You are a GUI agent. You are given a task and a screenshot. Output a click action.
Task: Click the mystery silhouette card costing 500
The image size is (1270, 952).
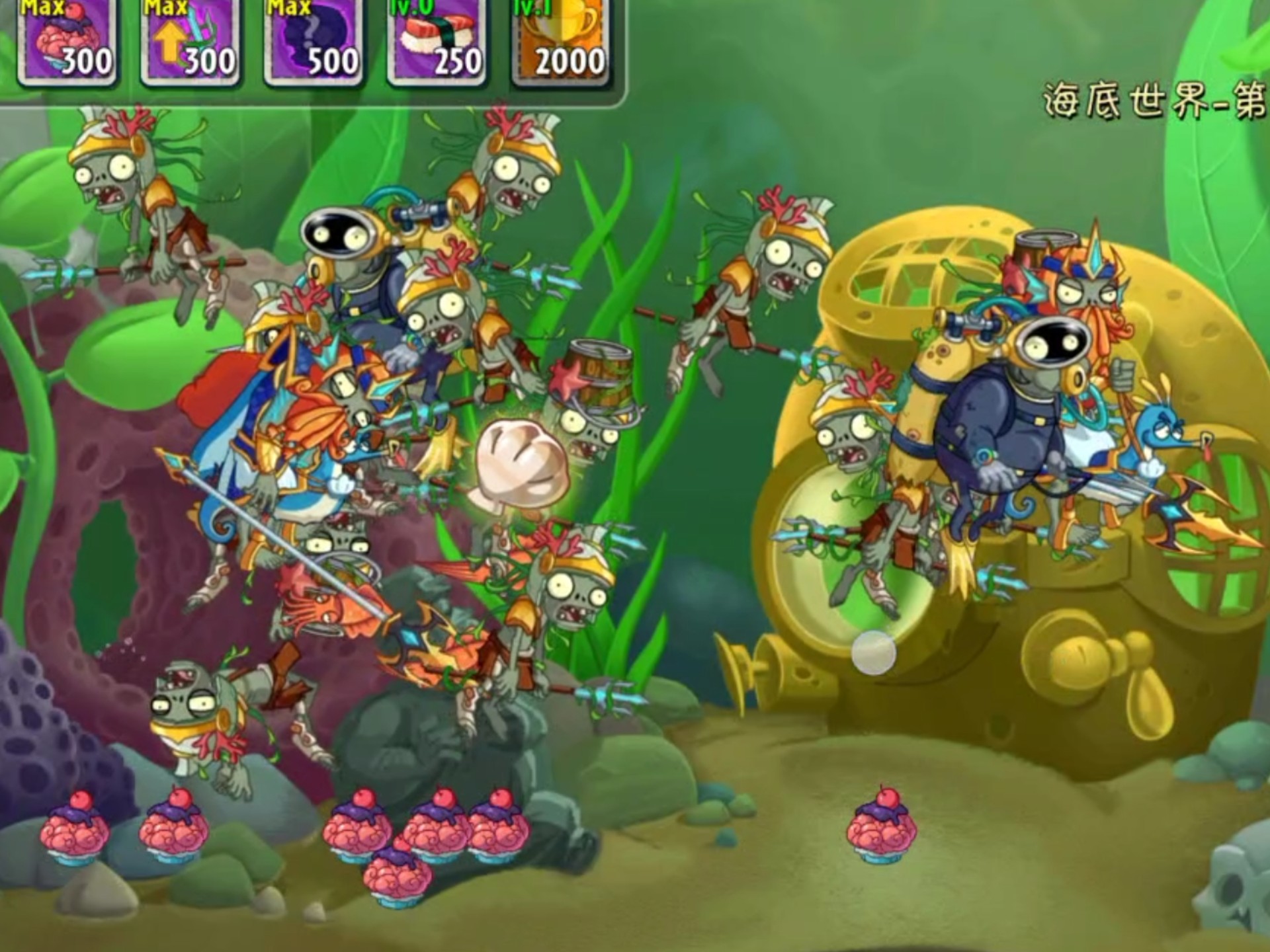[311, 40]
